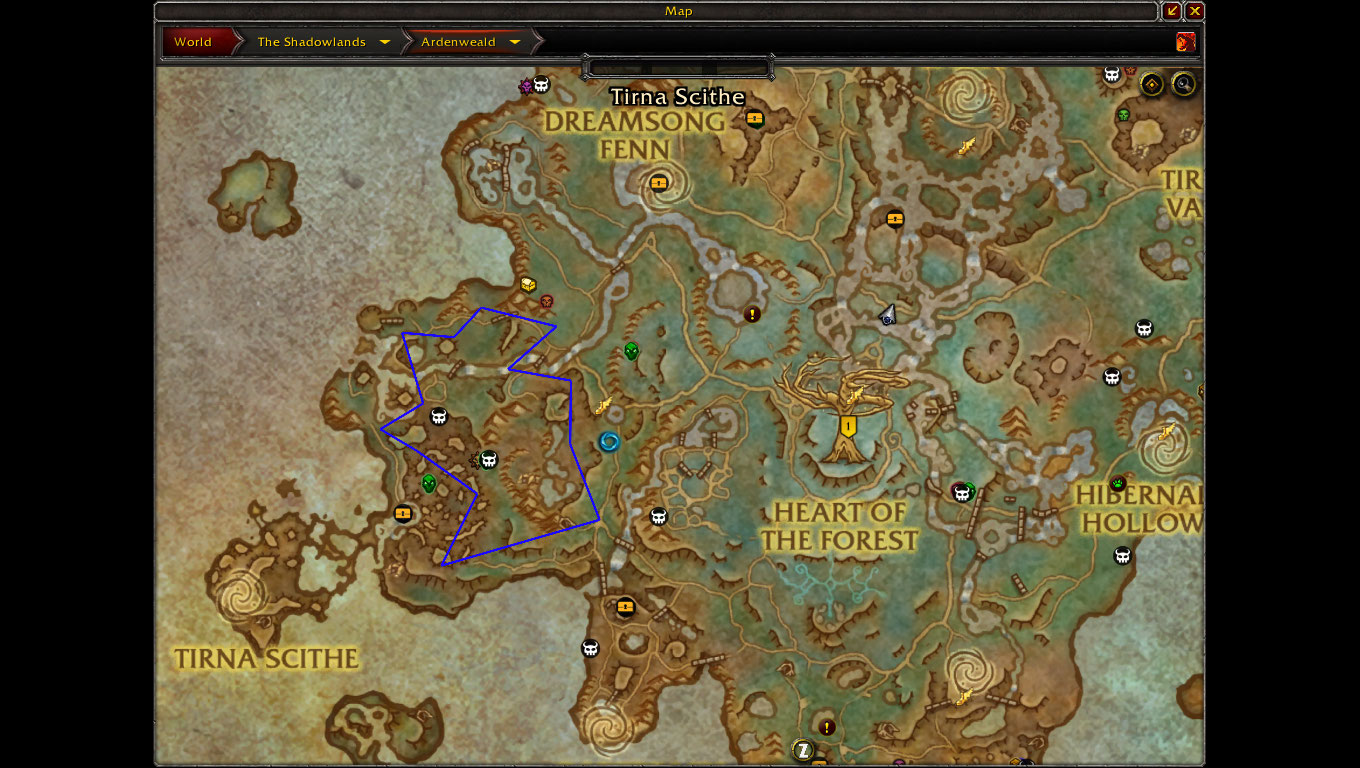
Task: Select the Ardenweald breadcrumb button
Action: (458, 42)
